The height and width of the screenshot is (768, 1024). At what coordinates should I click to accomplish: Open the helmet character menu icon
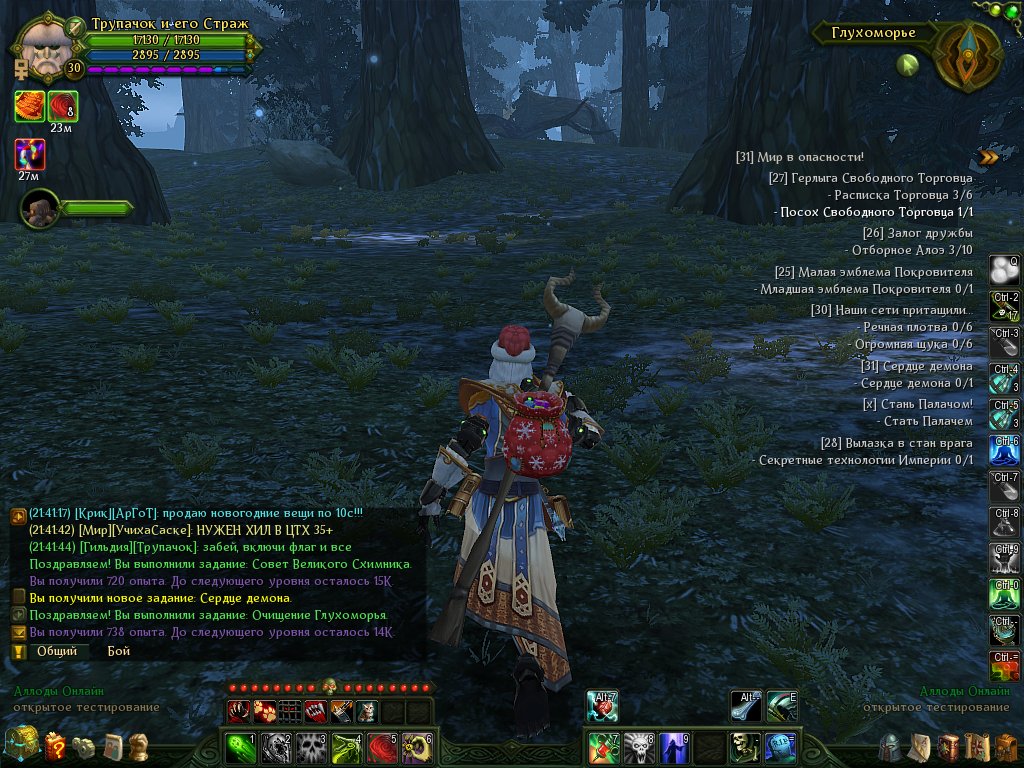click(889, 747)
